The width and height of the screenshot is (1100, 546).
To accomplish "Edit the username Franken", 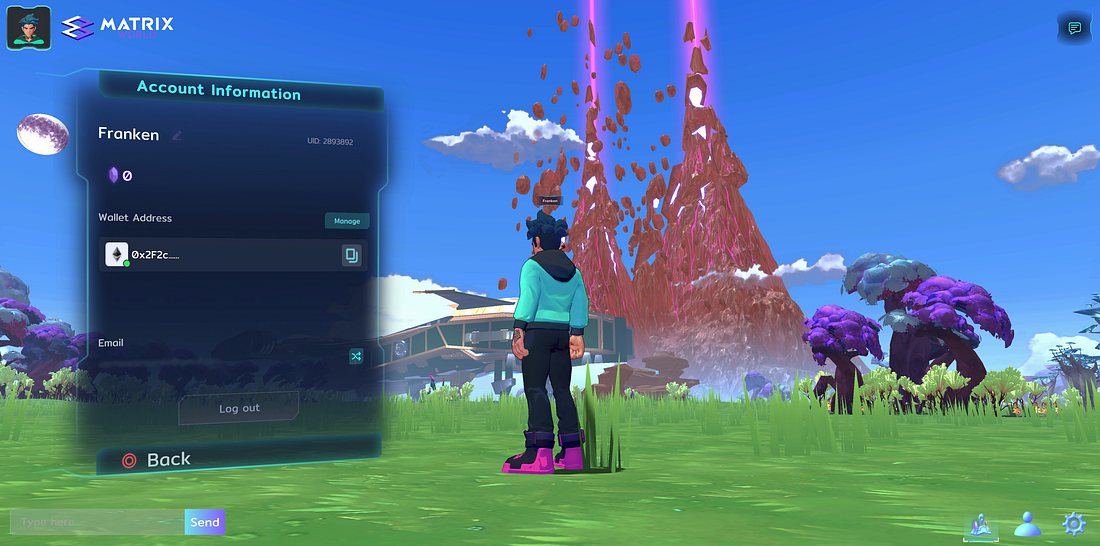I will pos(177,136).
